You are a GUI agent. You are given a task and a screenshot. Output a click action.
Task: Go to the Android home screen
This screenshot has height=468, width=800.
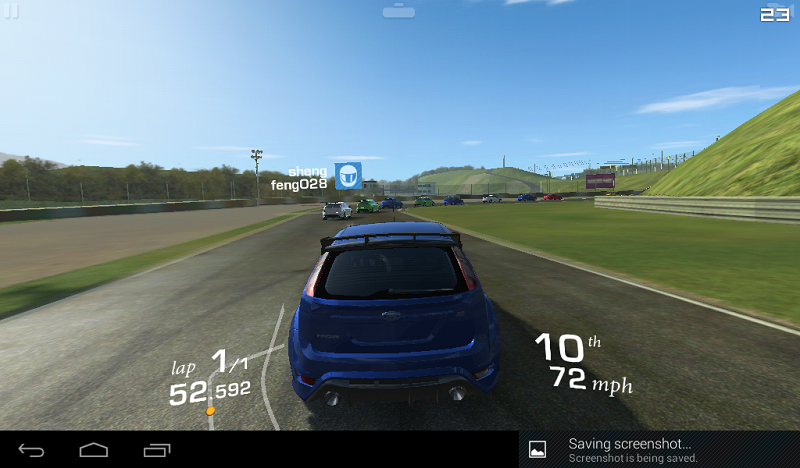[94, 450]
